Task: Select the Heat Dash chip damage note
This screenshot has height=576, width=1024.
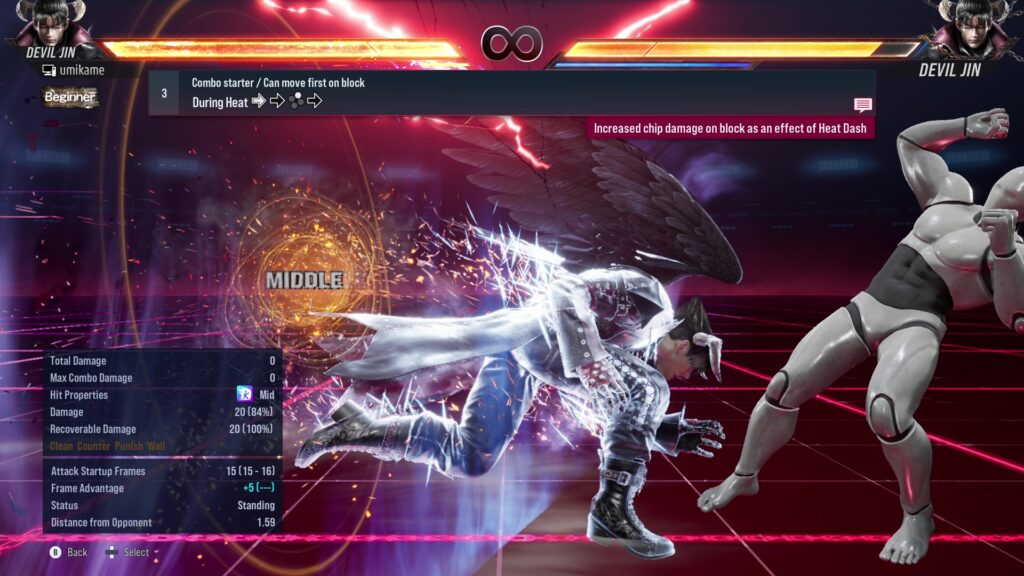Action: pos(730,128)
